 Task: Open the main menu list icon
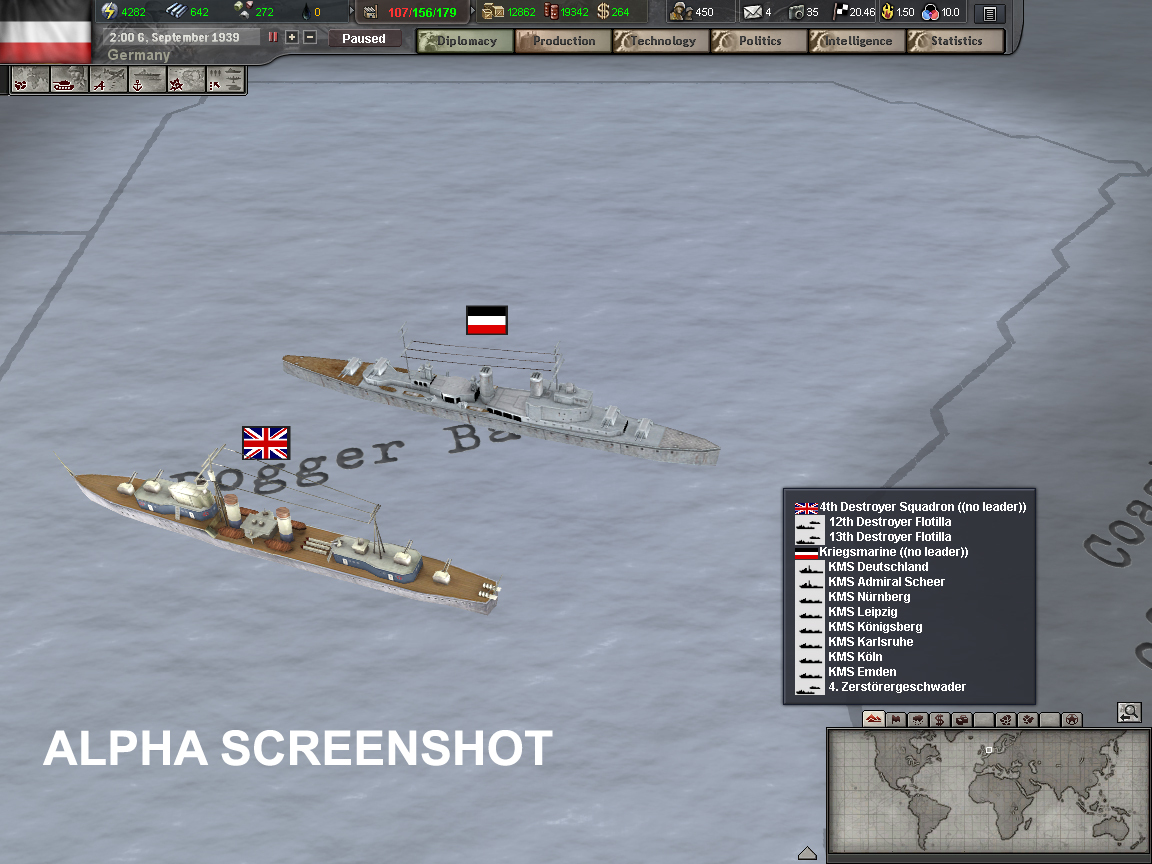[989, 13]
